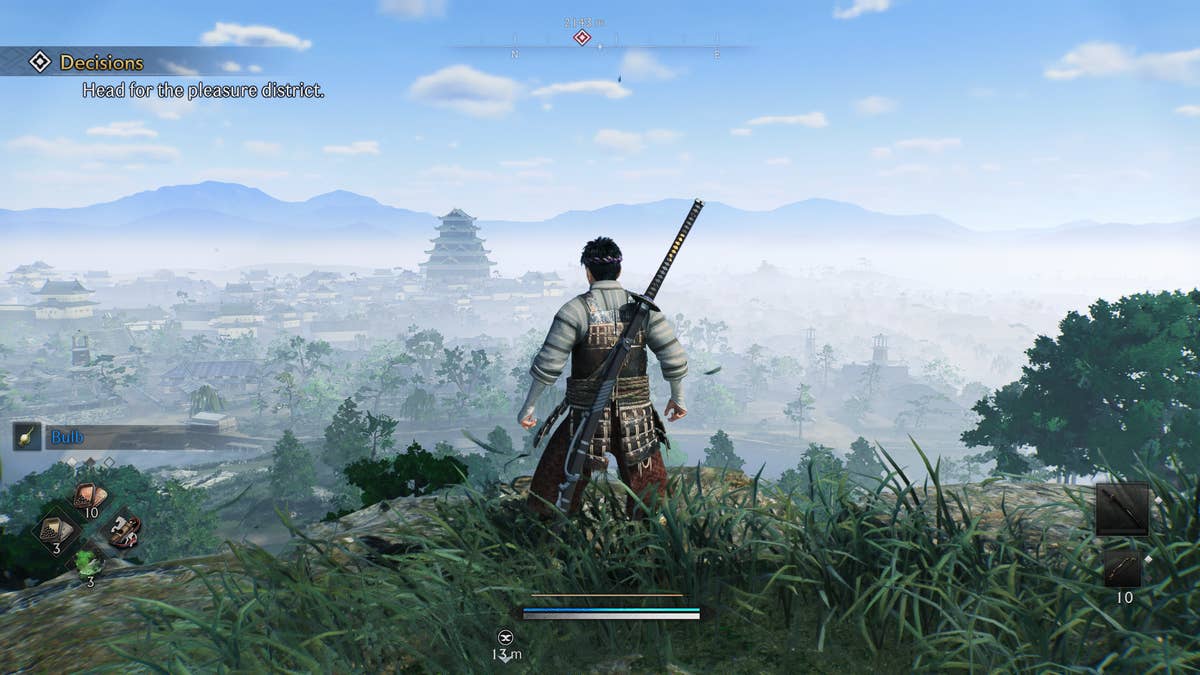Use the green herb quick item
This screenshot has width=1200, height=675.
click(90, 563)
